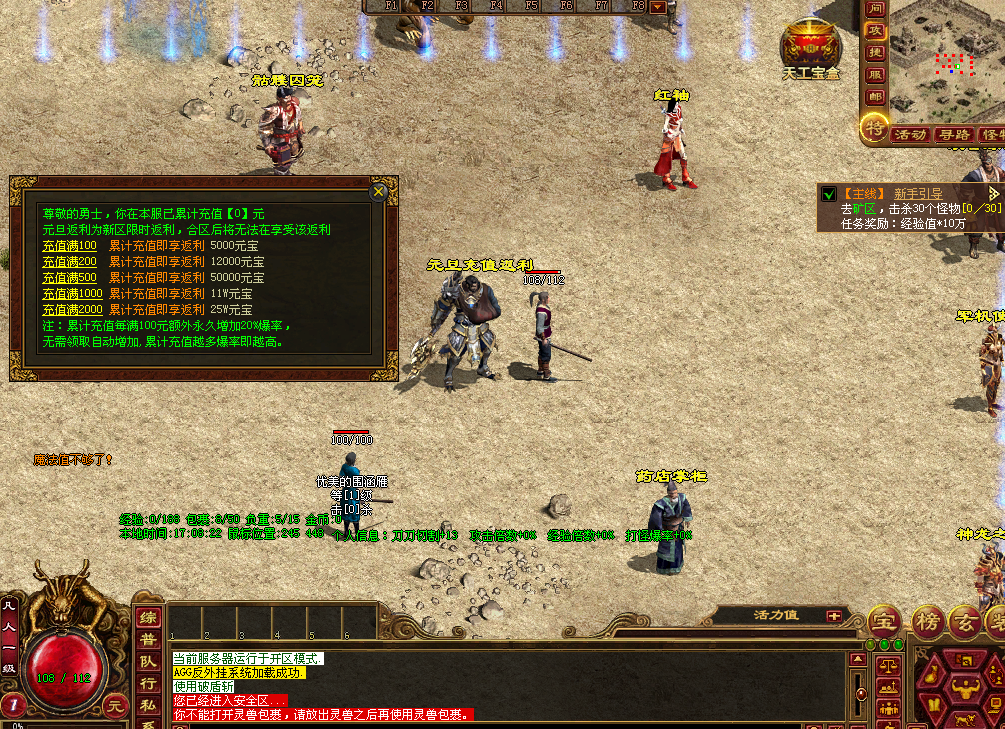This screenshot has height=729, width=1005.
Task: Click the round 特 button
Action: tap(875, 127)
